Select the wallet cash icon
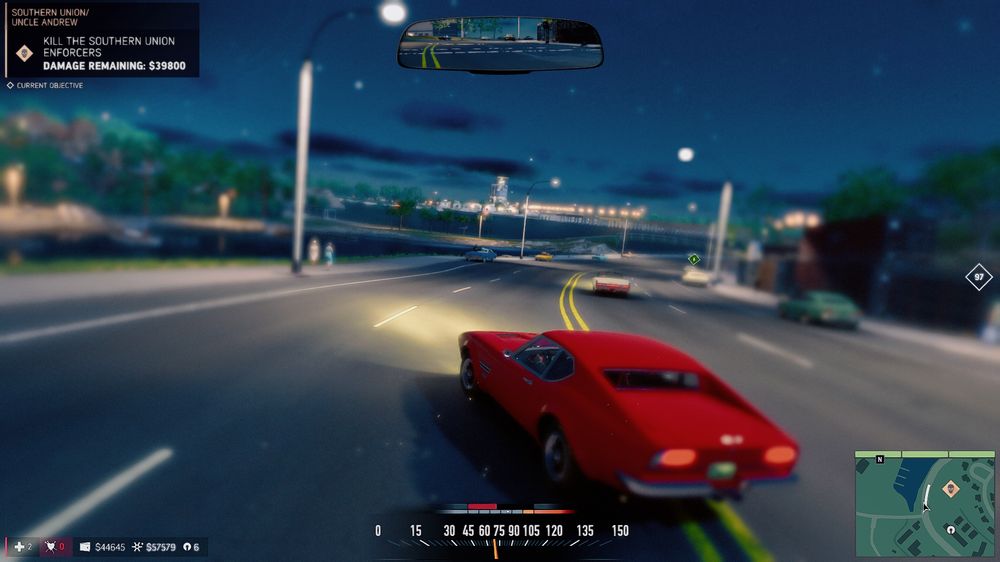 [x=85, y=547]
